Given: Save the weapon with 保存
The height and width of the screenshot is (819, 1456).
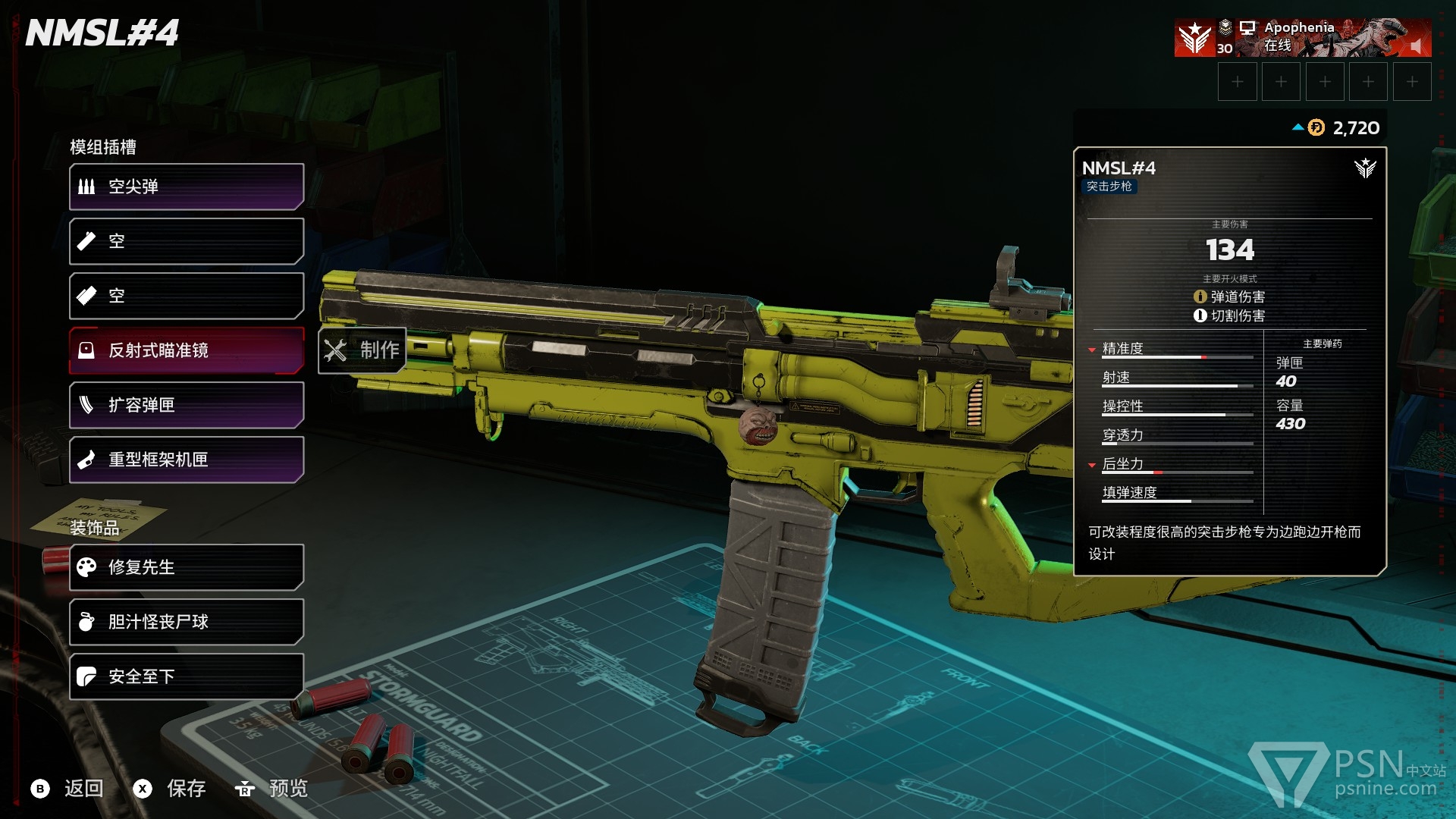Looking at the screenshot, I should point(170,789).
